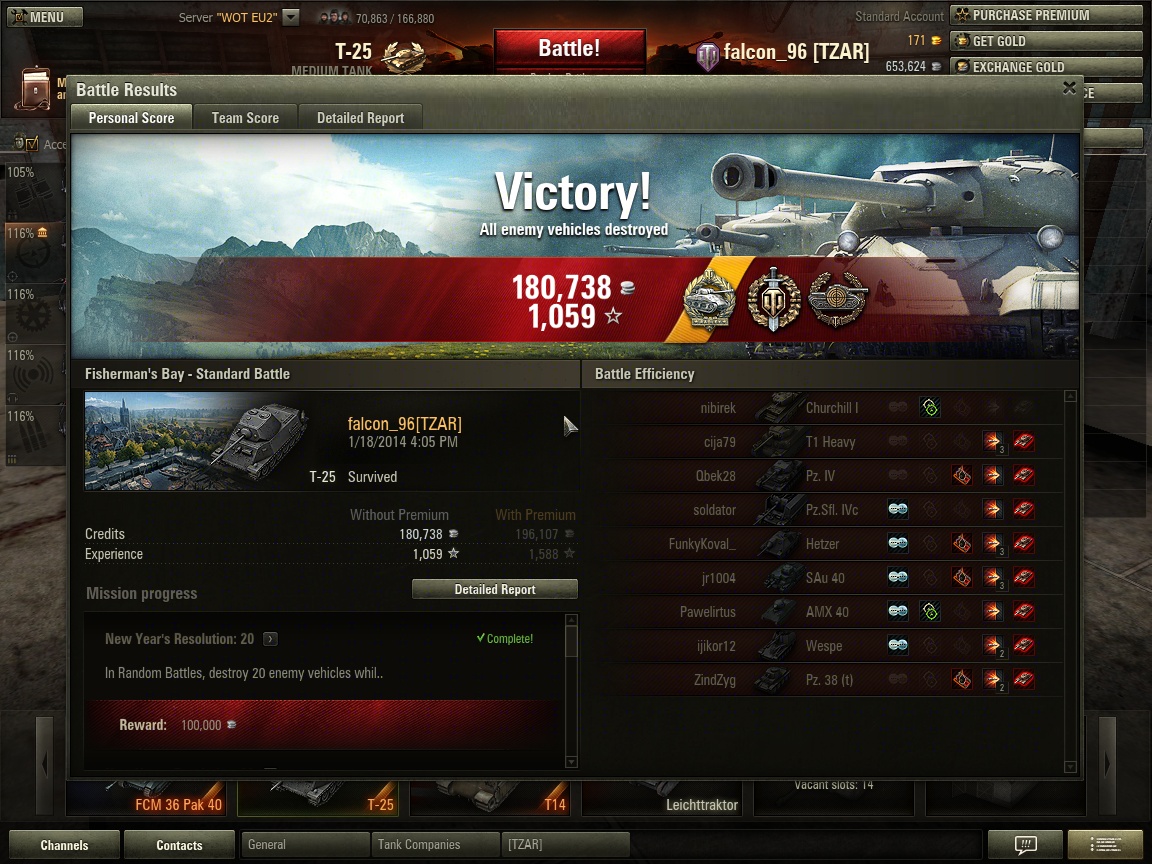
Task: Close the Battle Results window
Action: (1069, 88)
